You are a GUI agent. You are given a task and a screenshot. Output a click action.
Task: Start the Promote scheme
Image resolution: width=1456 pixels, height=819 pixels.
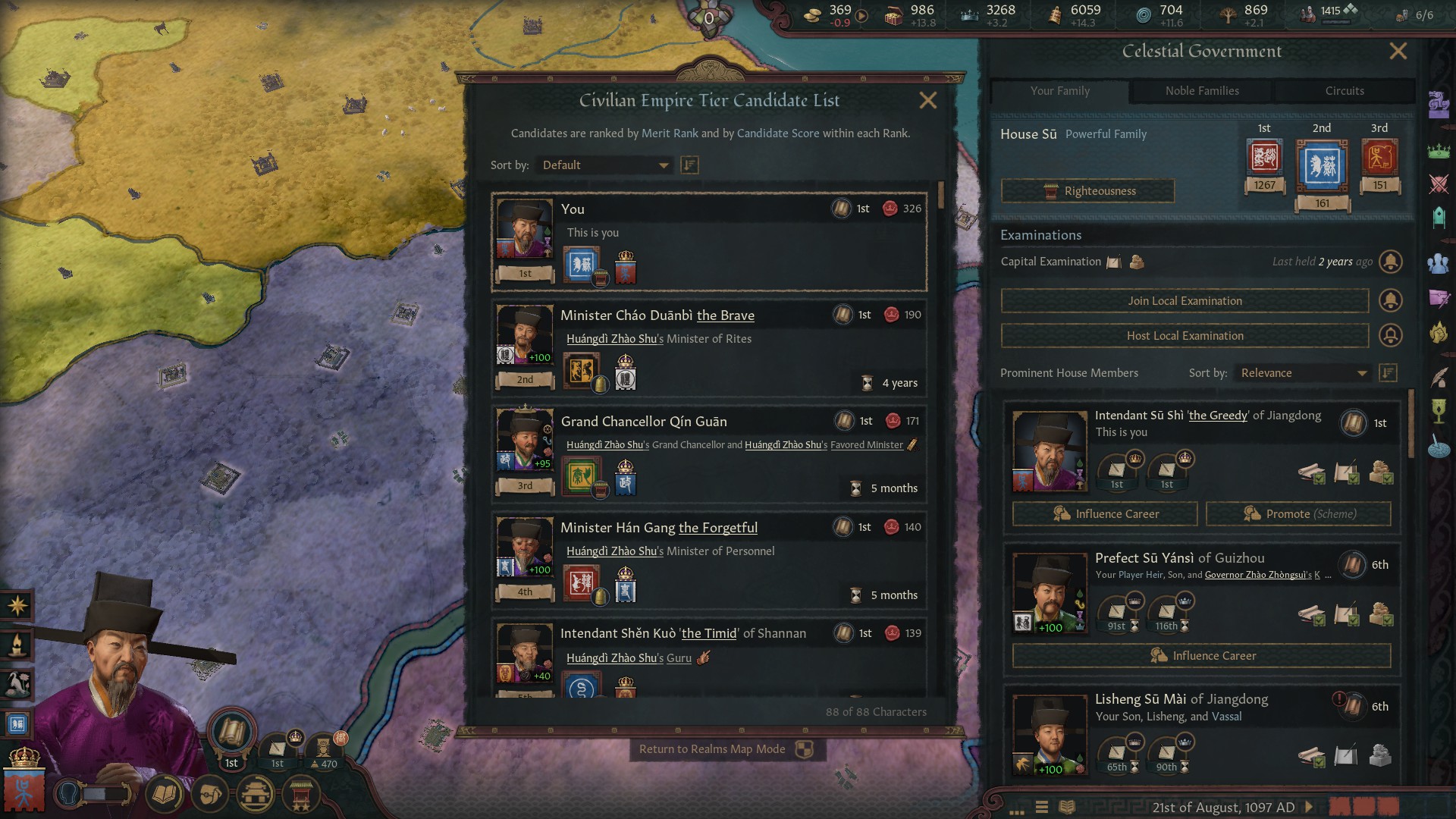[x=1298, y=514]
